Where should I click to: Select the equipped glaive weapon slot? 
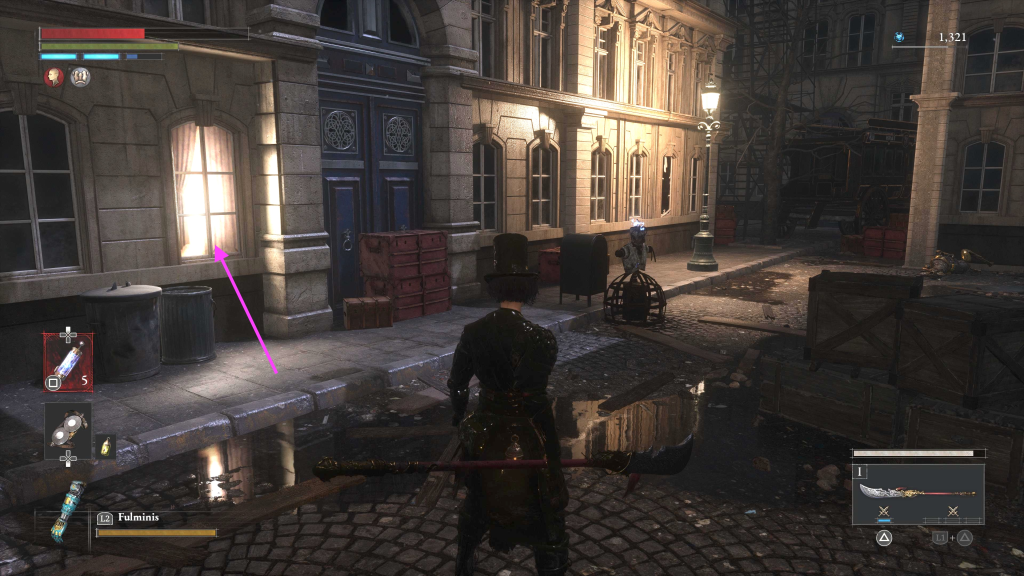pyautogui.click(x=917, y=492)
